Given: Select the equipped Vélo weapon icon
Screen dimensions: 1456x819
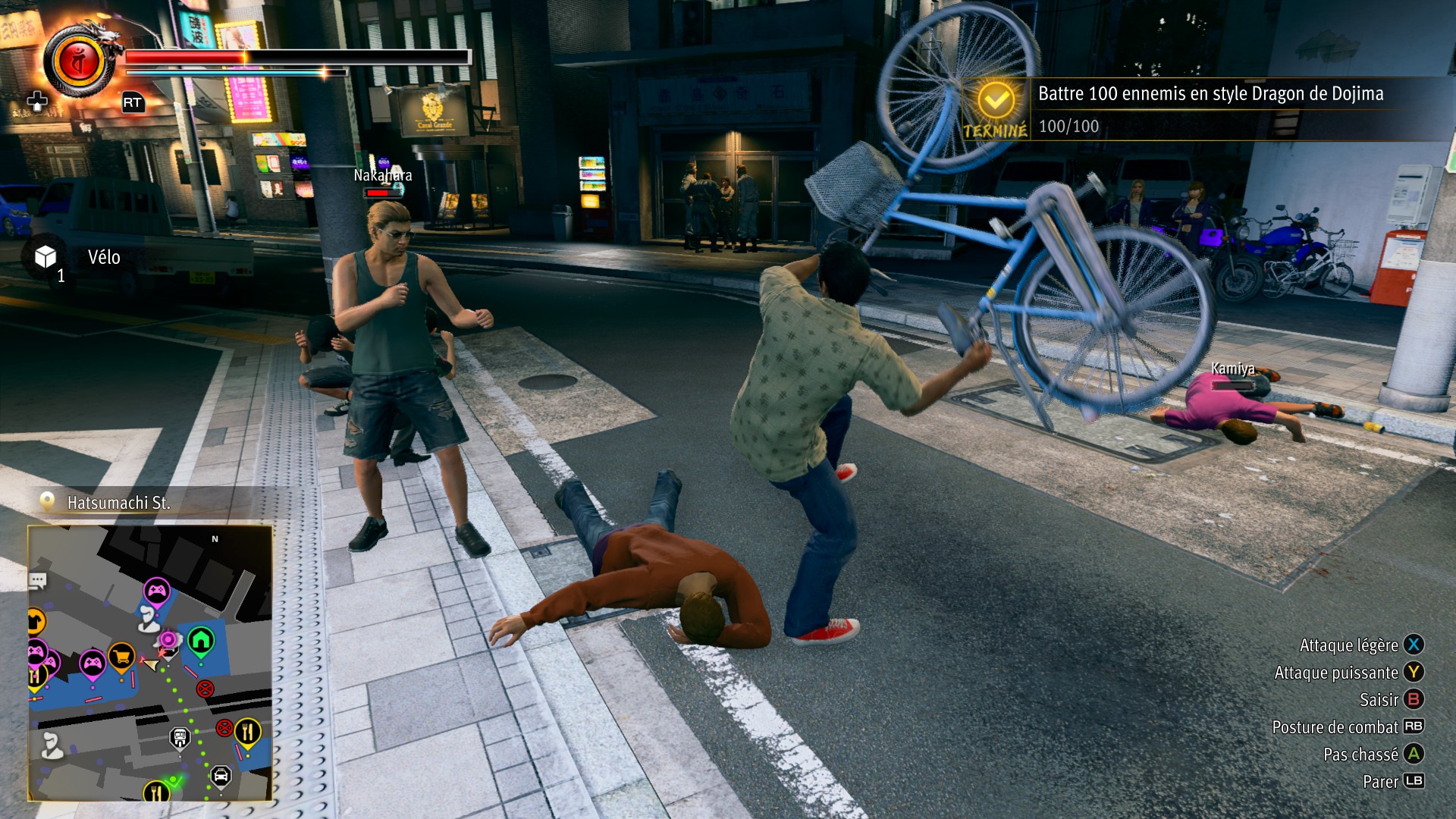Looking at the screenshot, I should pos(45,257).
